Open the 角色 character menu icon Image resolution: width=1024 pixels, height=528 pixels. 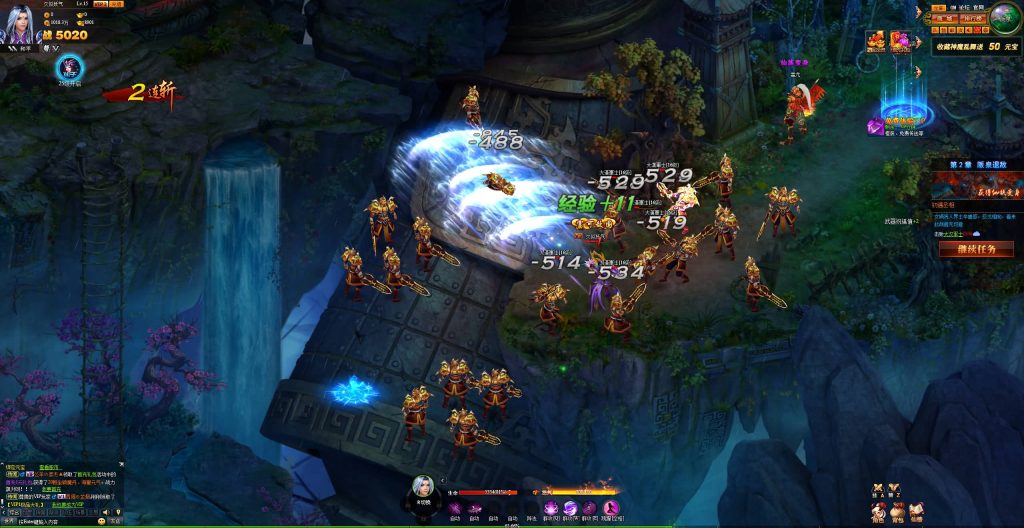(x=877, y=513)
